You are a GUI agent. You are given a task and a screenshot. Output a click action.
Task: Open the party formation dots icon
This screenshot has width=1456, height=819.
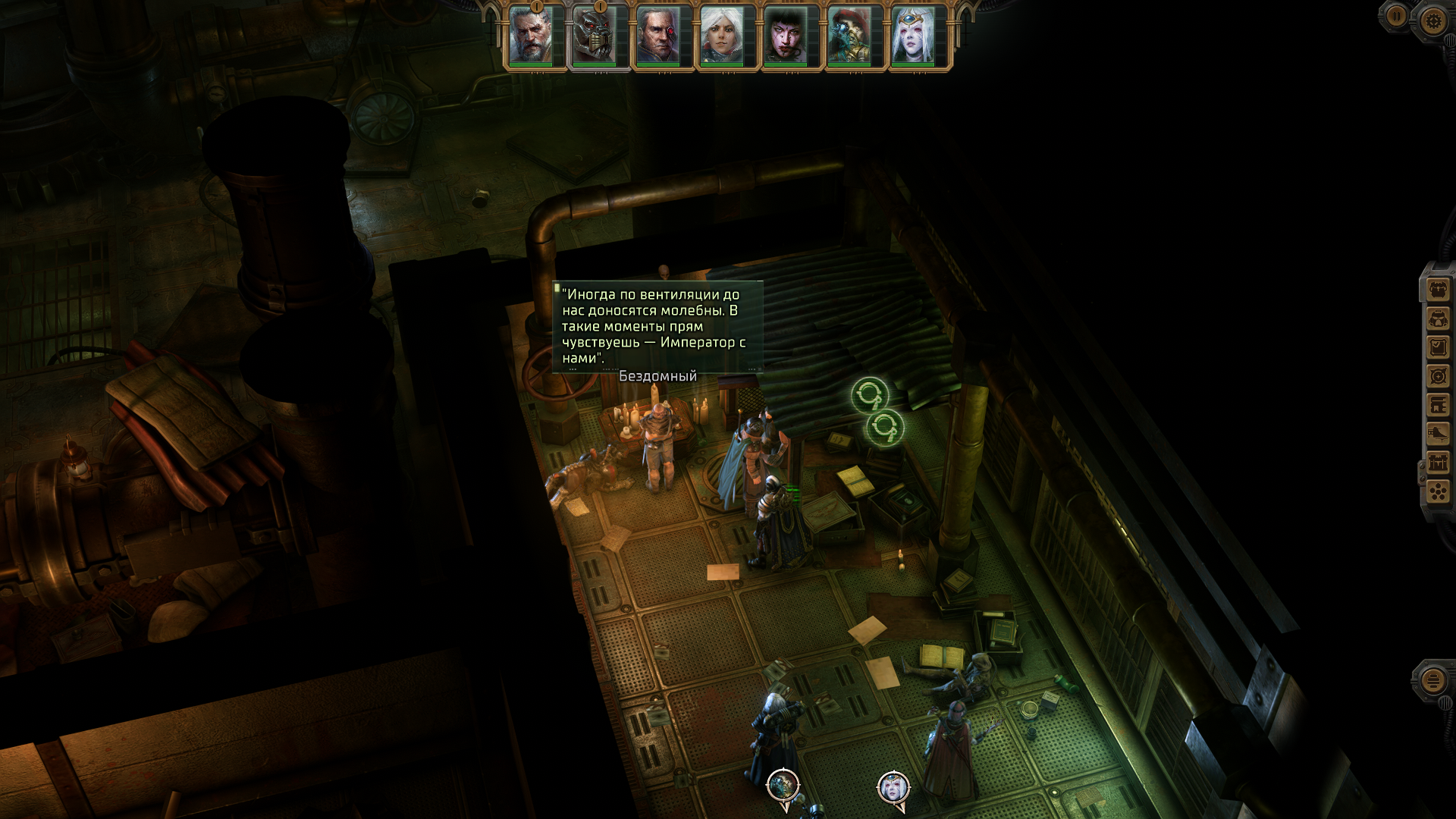pos(1439,491)
